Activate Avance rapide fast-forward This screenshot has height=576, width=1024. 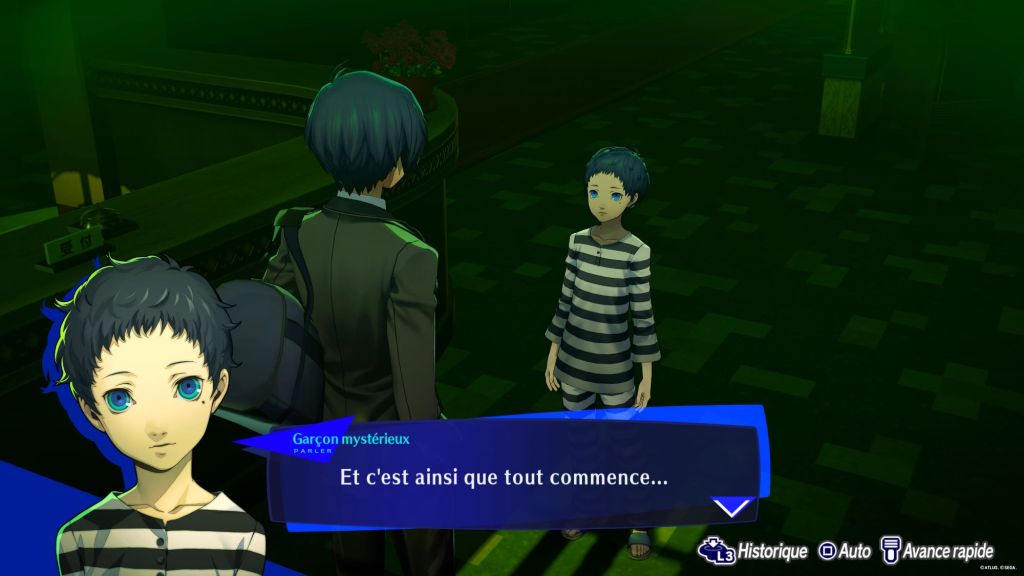click(x=937, y=551)
